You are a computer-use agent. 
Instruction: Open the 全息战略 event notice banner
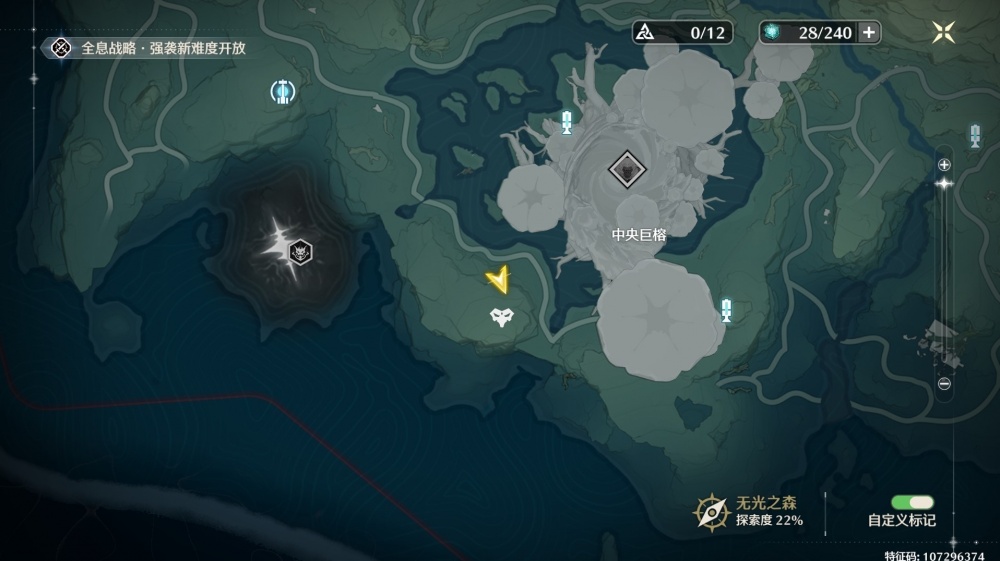coord(148,47)
